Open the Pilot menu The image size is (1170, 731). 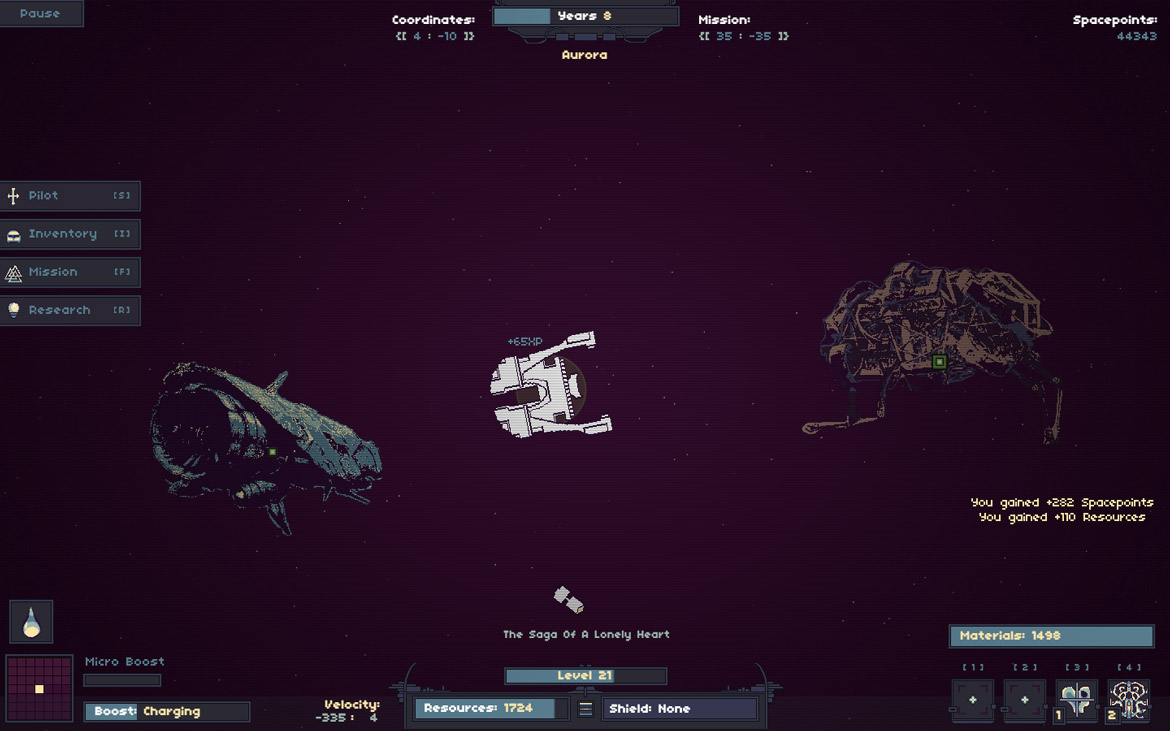(x=70, y=196)
